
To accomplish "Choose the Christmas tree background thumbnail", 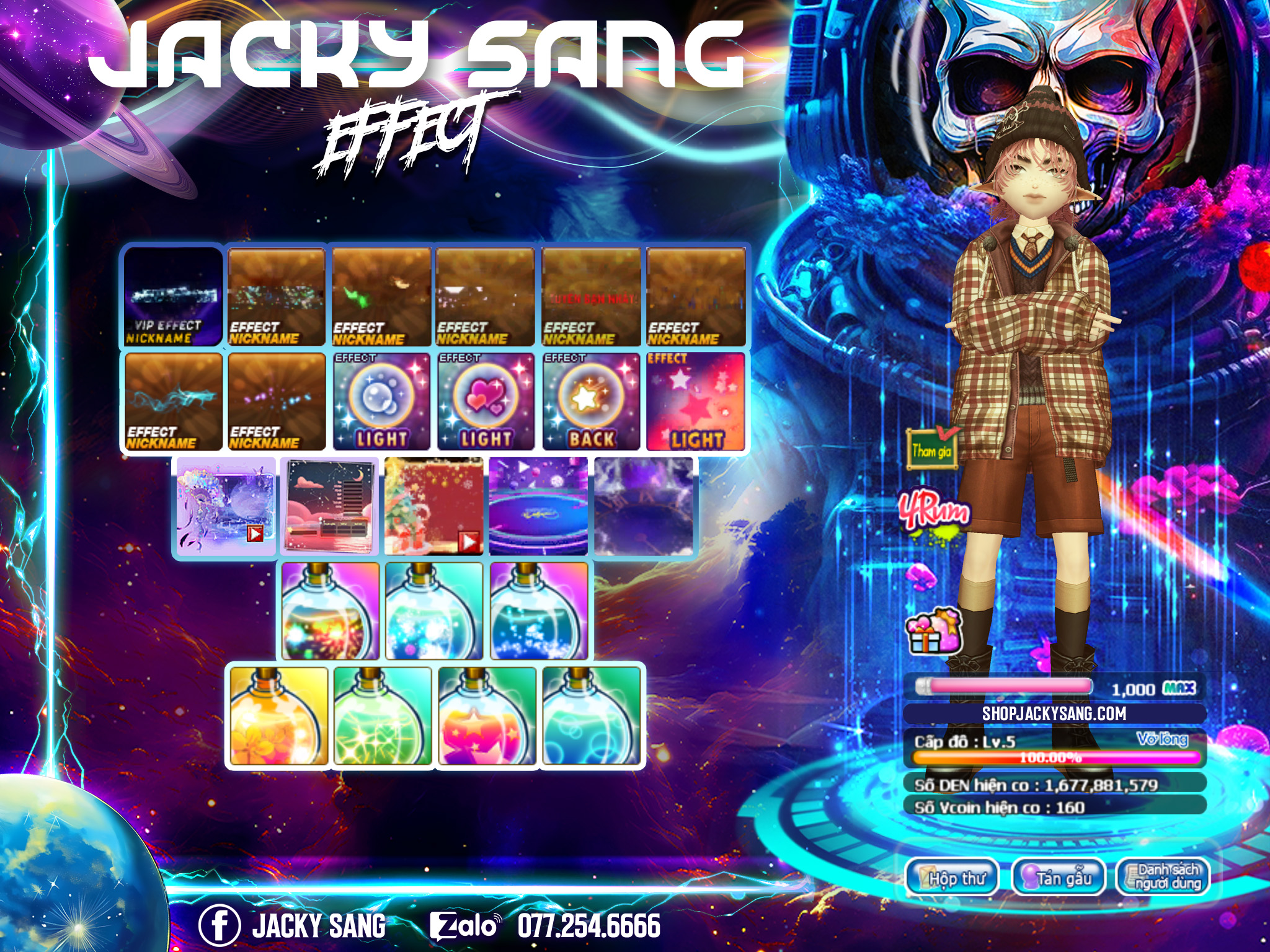I will [x=433, y=506].
